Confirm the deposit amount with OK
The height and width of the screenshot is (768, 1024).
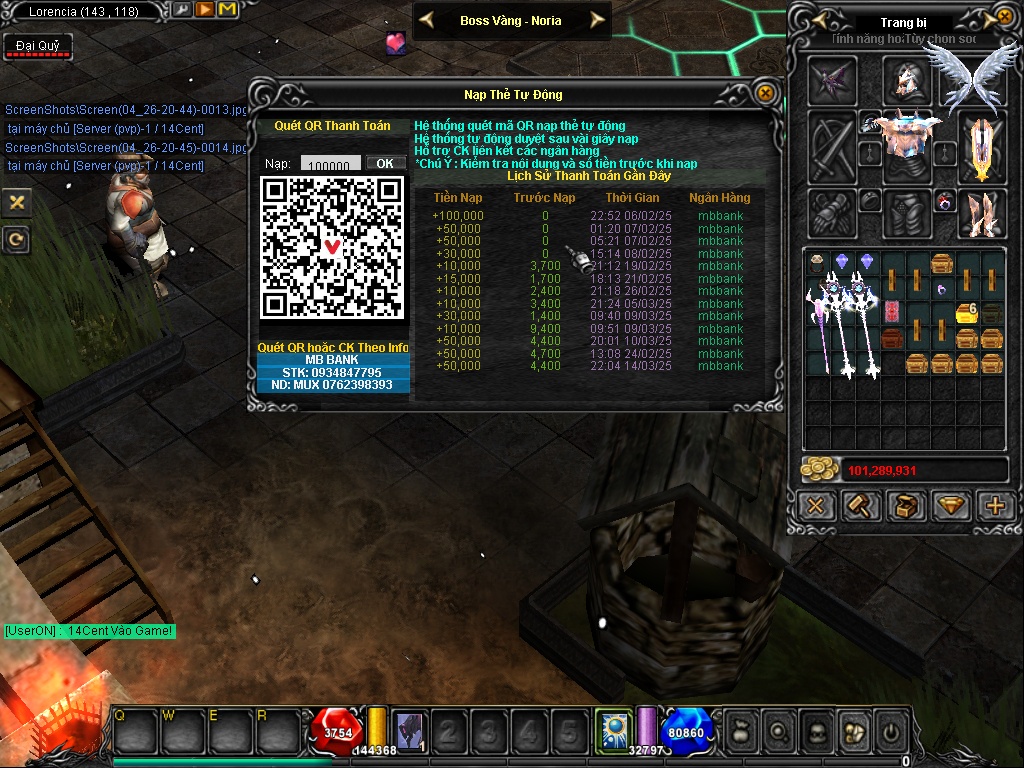385,163
